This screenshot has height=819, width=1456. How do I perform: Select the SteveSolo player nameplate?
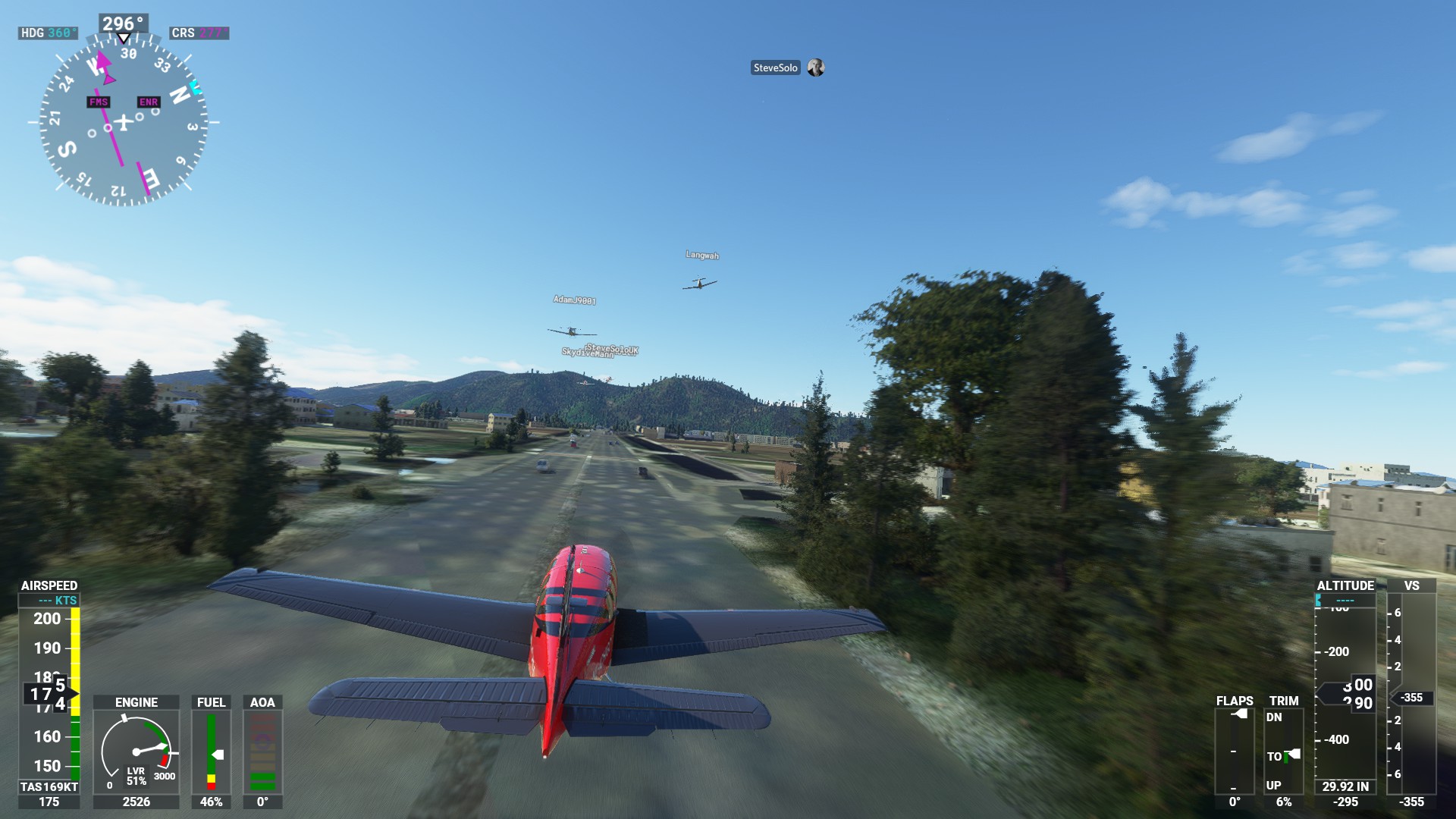click(775, 68)
